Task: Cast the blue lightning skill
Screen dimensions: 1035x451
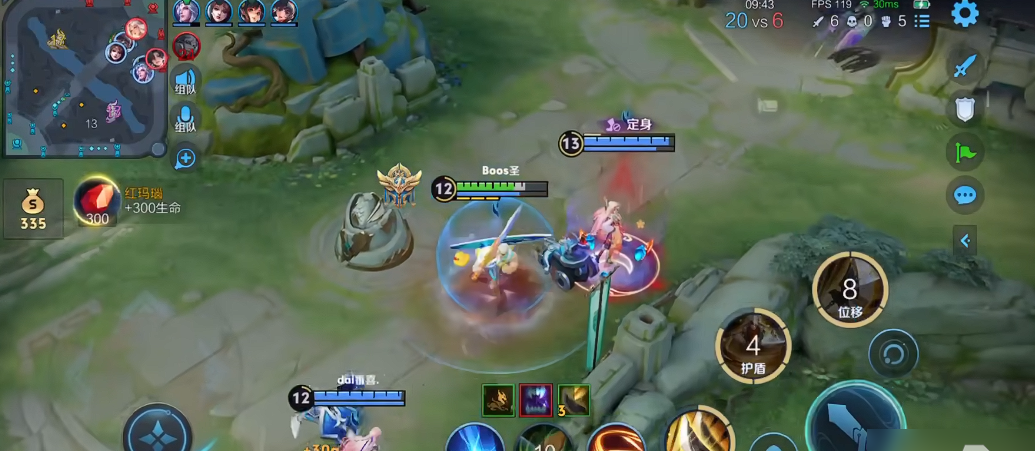Action: click(x=474, y=440)
